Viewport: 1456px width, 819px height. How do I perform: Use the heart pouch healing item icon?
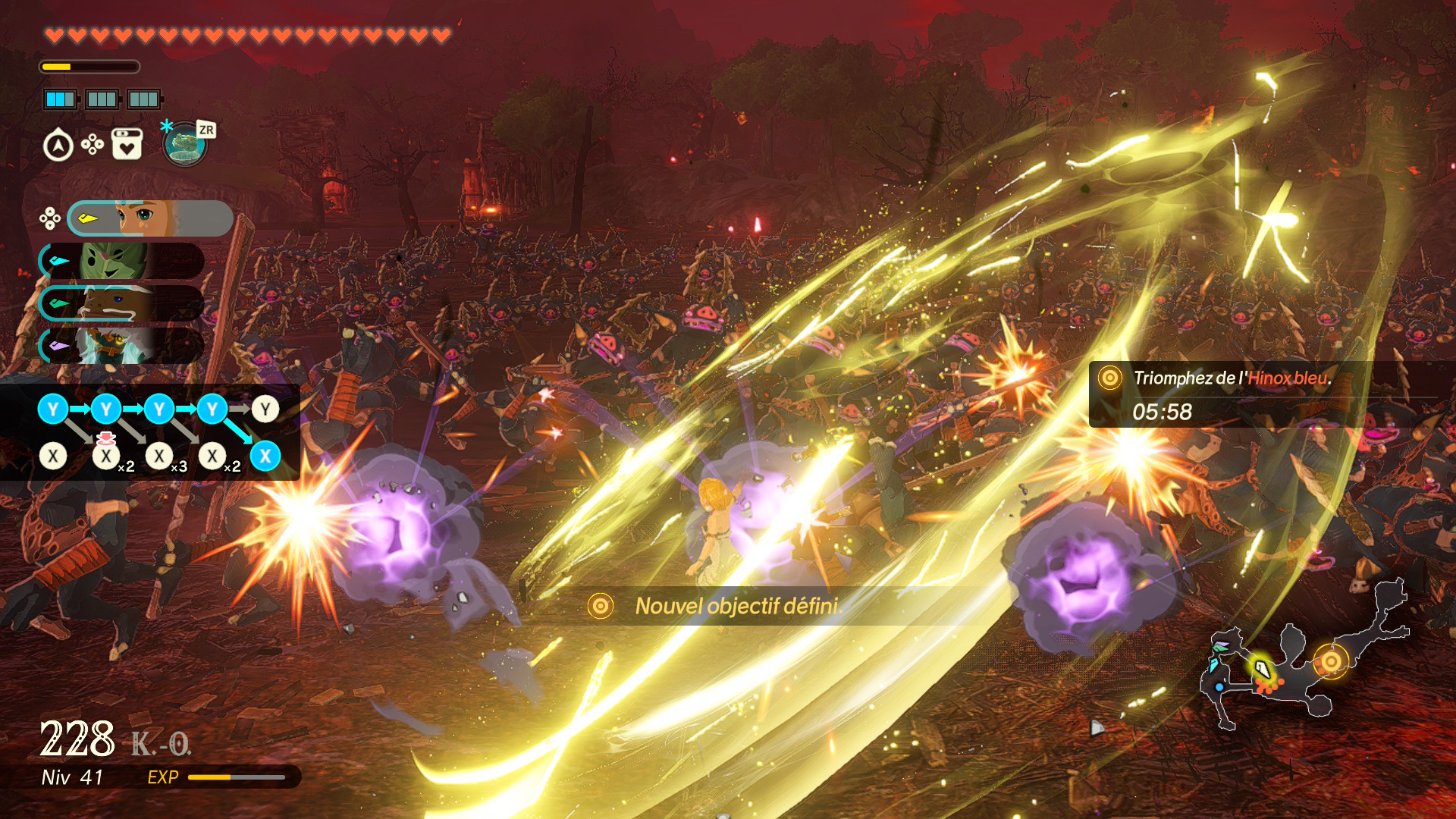[x=127, y=144]
